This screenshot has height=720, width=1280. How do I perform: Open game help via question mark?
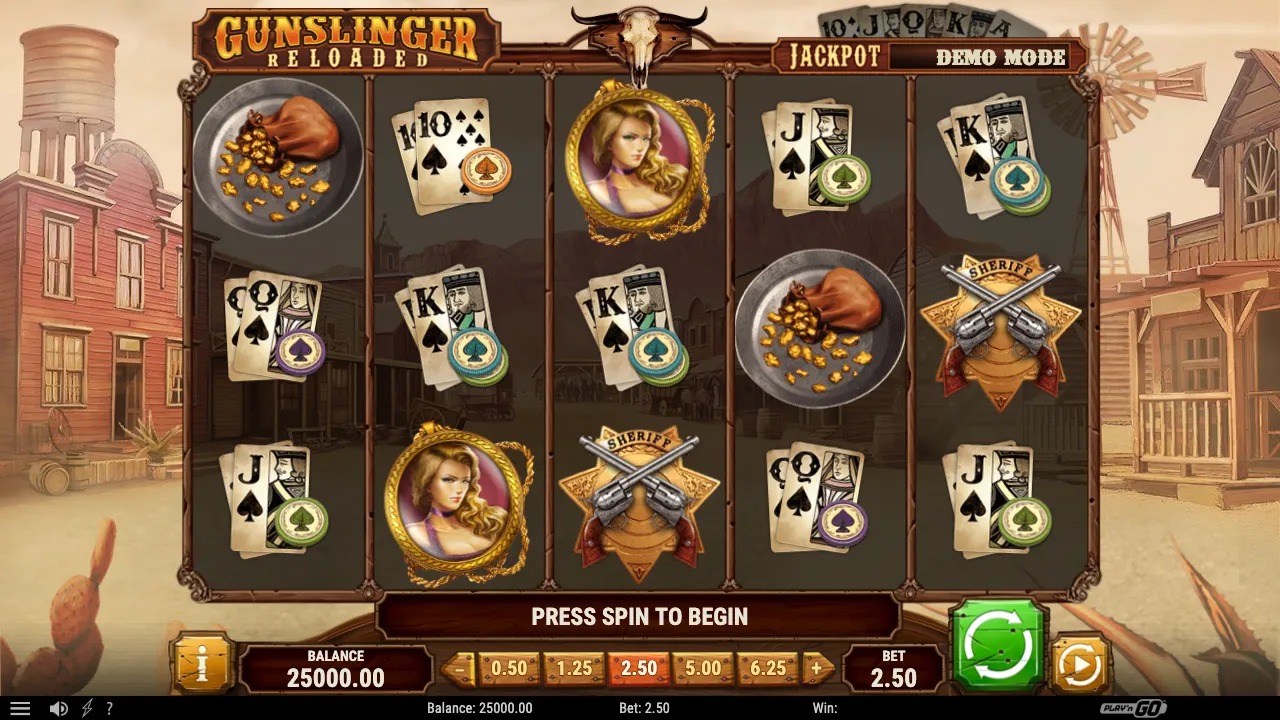coord(110,707)
